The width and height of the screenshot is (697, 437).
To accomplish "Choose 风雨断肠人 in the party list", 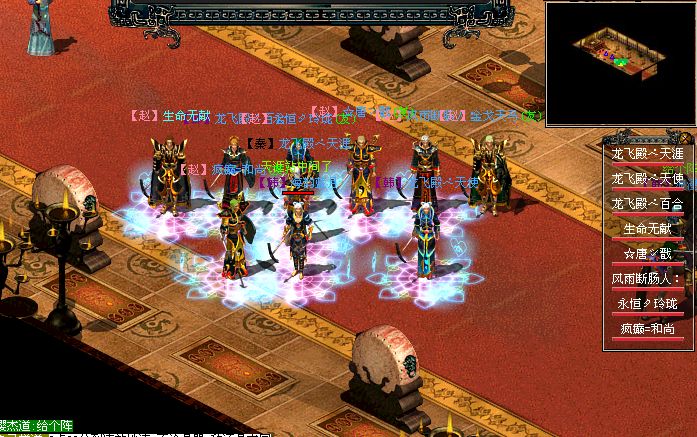I will pyautogui.click(x=647, y=279).
